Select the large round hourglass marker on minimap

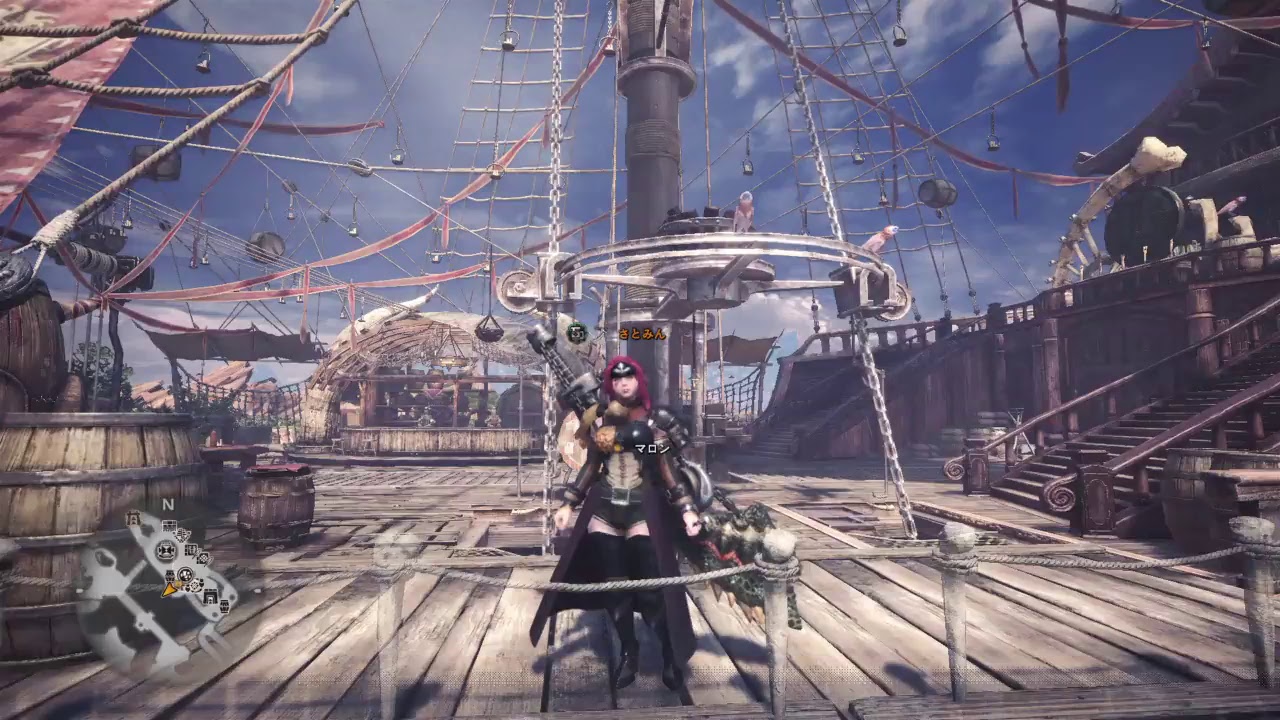tap(166, 550)
